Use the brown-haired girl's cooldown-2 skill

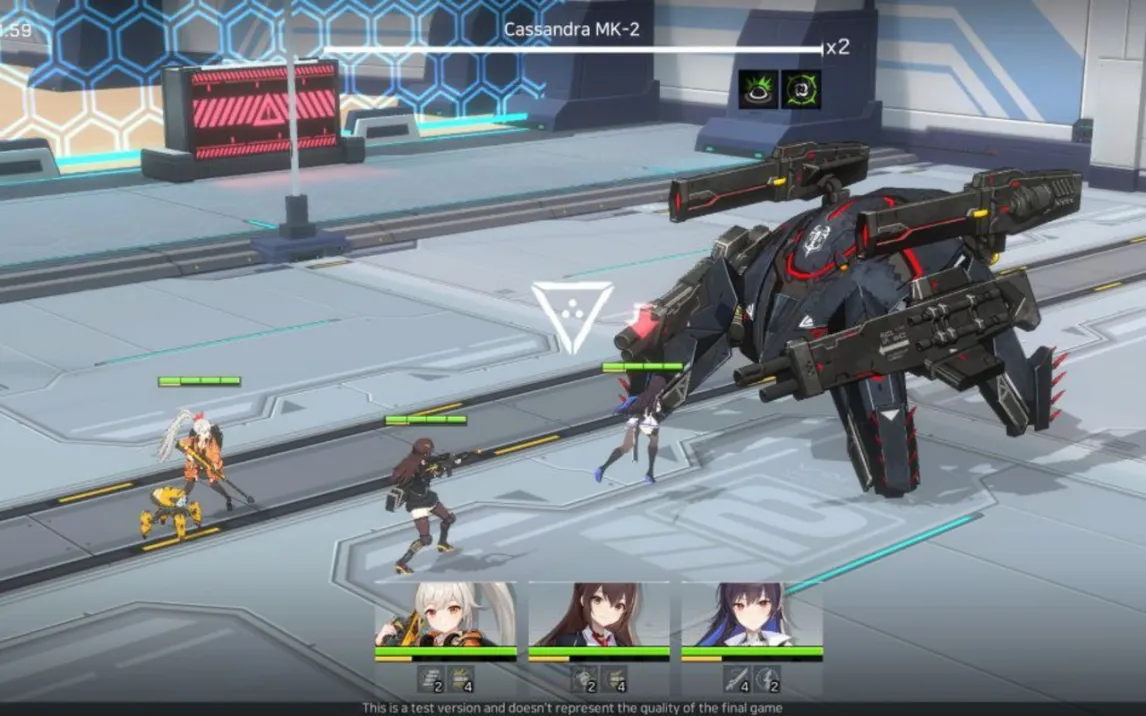tap(585, 679)
